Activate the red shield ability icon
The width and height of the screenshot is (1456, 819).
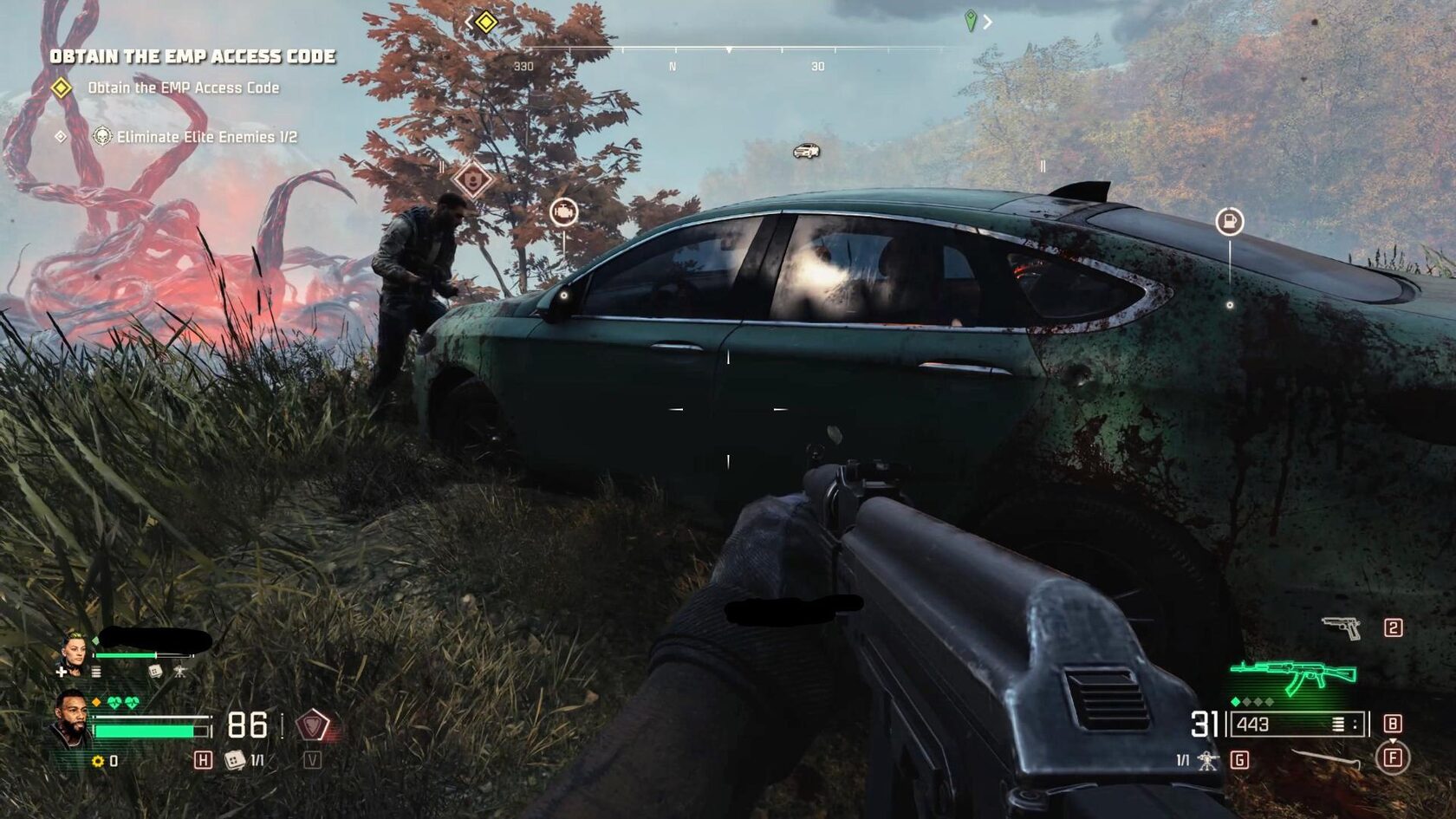tap(312, 725)
